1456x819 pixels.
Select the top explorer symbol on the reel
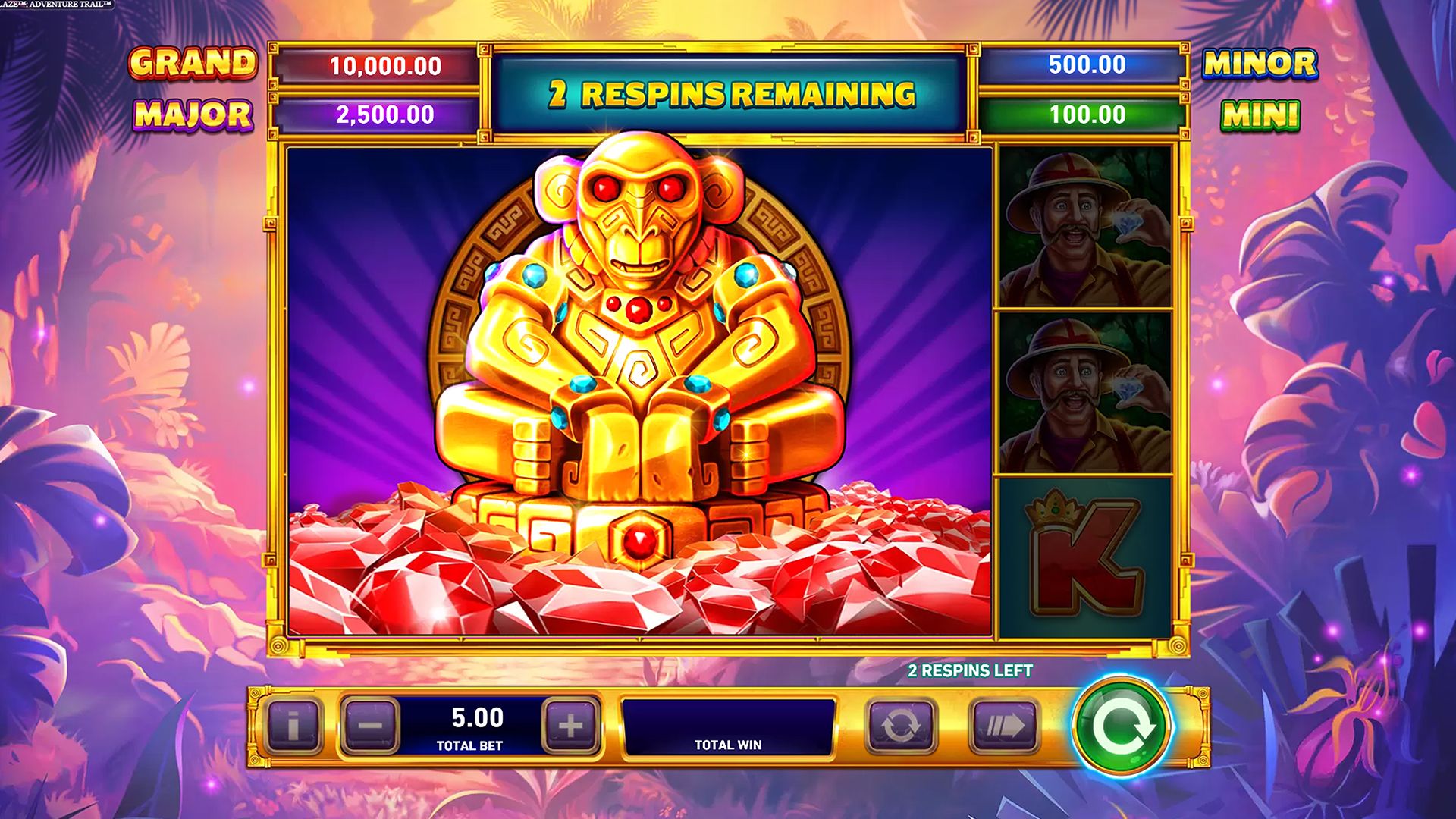click(x=1086, y=227)
